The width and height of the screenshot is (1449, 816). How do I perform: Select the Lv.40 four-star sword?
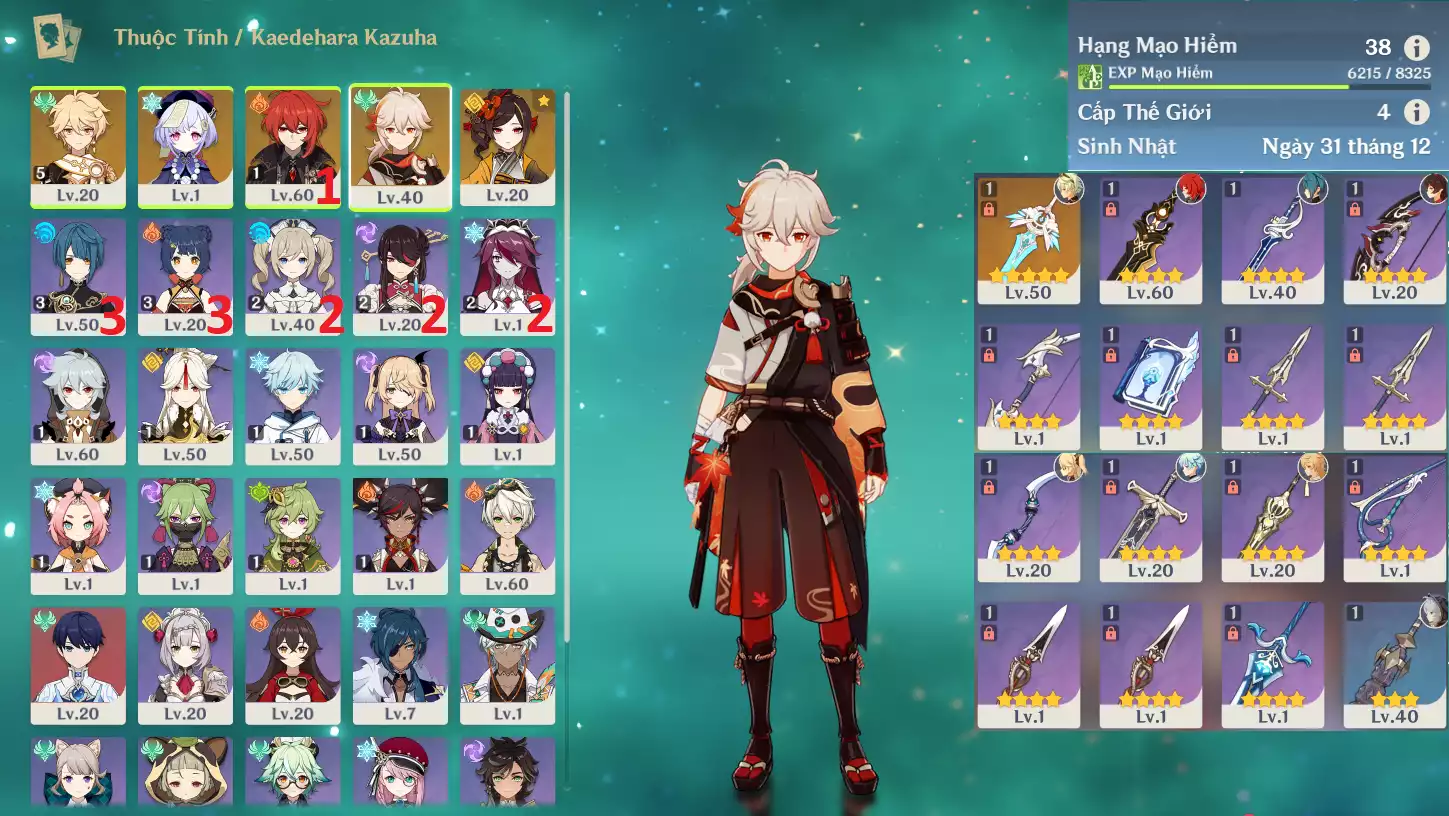coord(1272,239)
